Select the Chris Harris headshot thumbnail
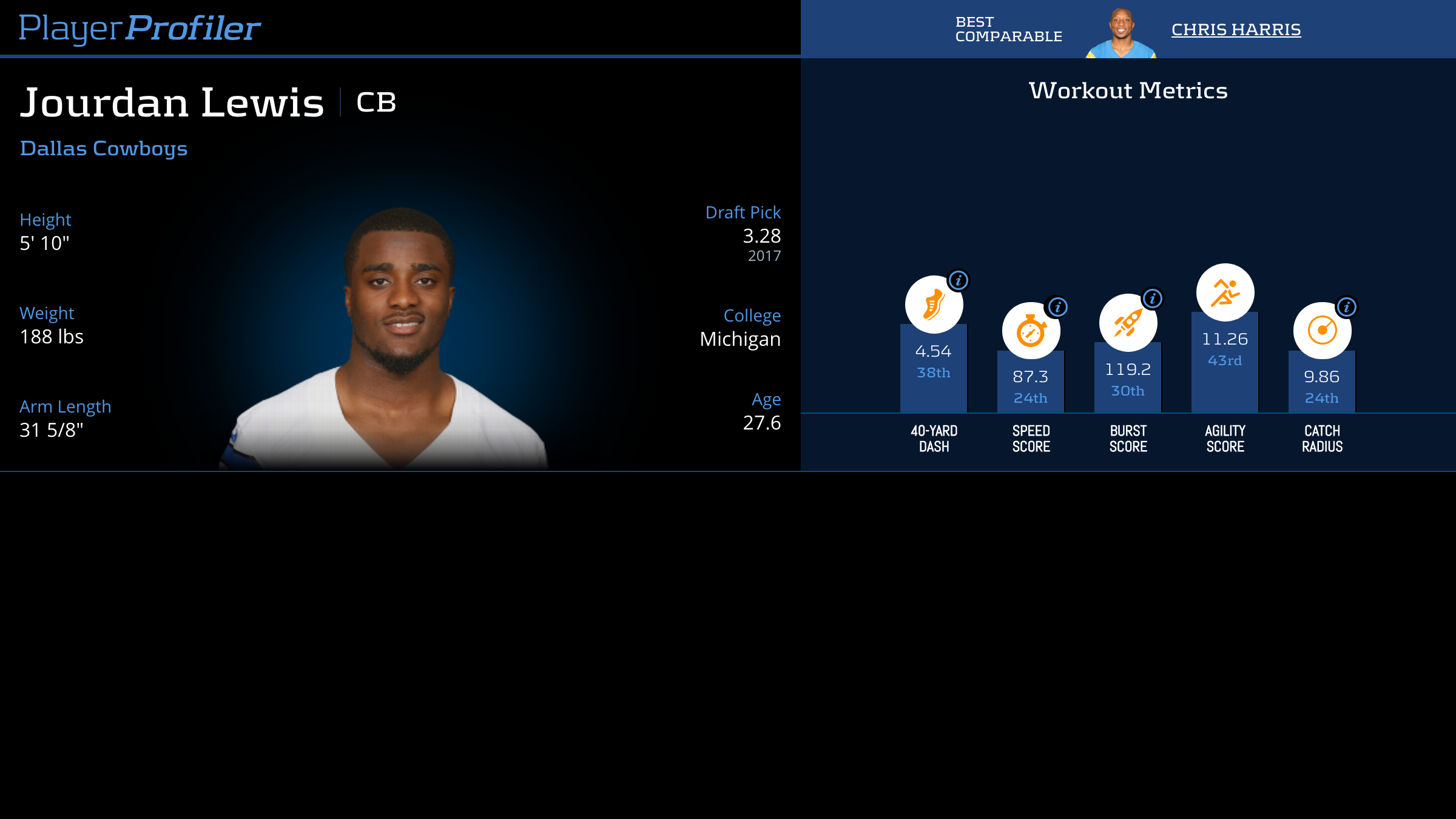The image size is (1456, 819). 1121,33
